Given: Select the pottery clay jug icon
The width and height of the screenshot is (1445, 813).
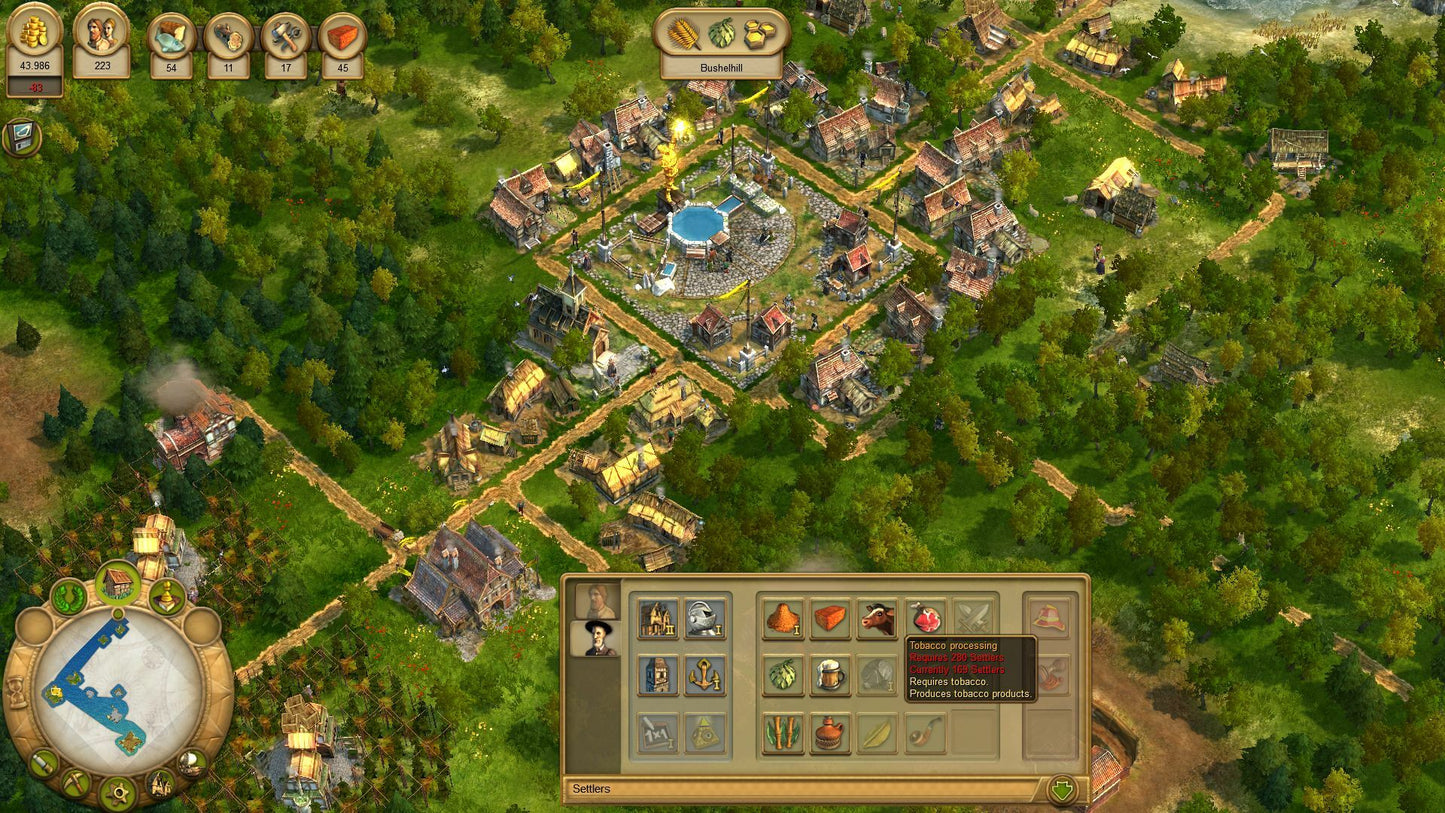Looking at the screenshot, I should pos(830,731).
